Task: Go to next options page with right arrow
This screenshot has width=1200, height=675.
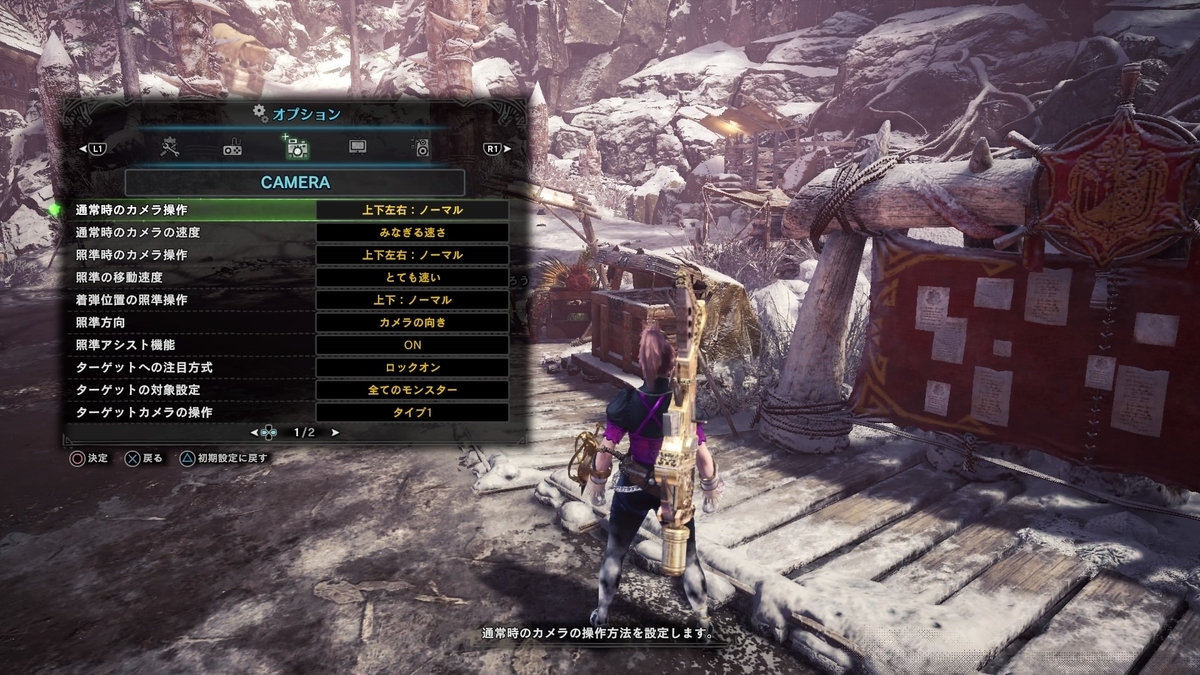Action: coord(335,433)
